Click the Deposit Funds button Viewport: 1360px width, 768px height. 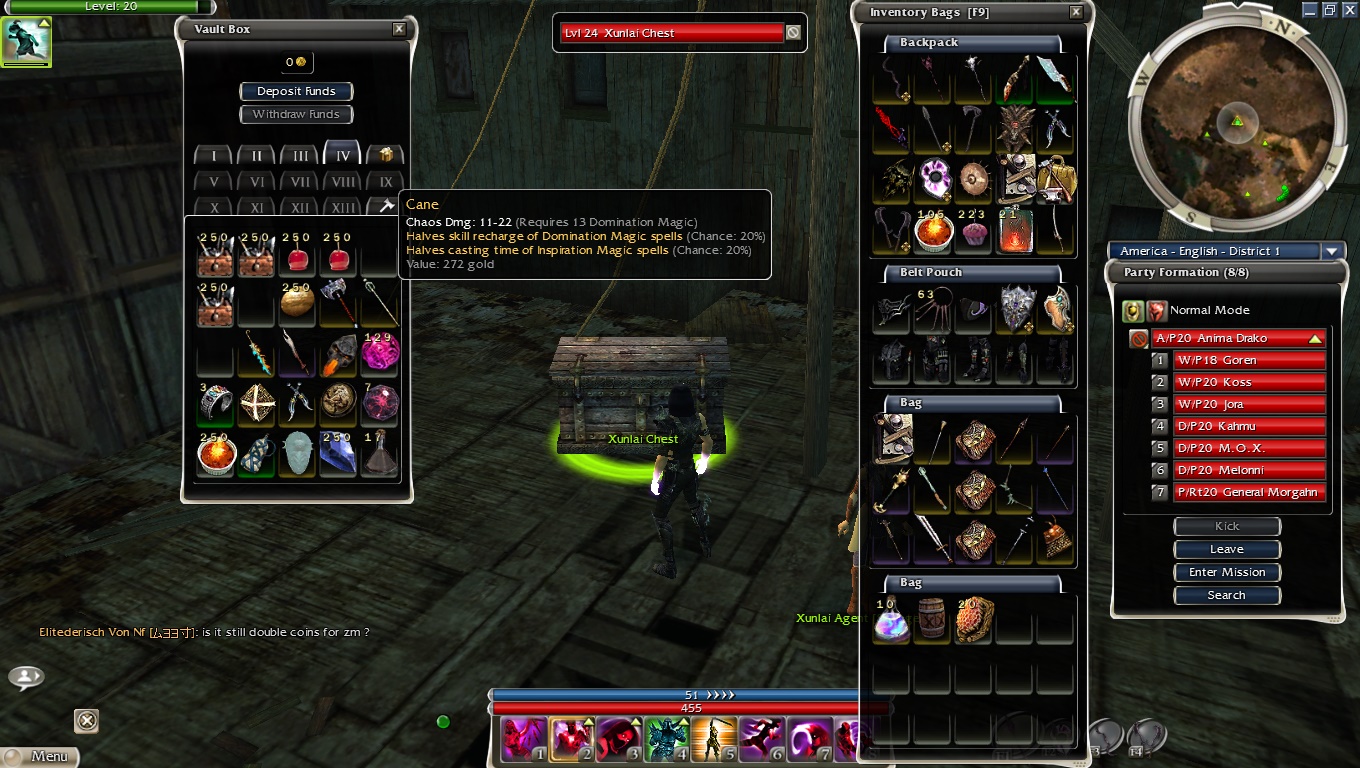[x=296, y=91]
